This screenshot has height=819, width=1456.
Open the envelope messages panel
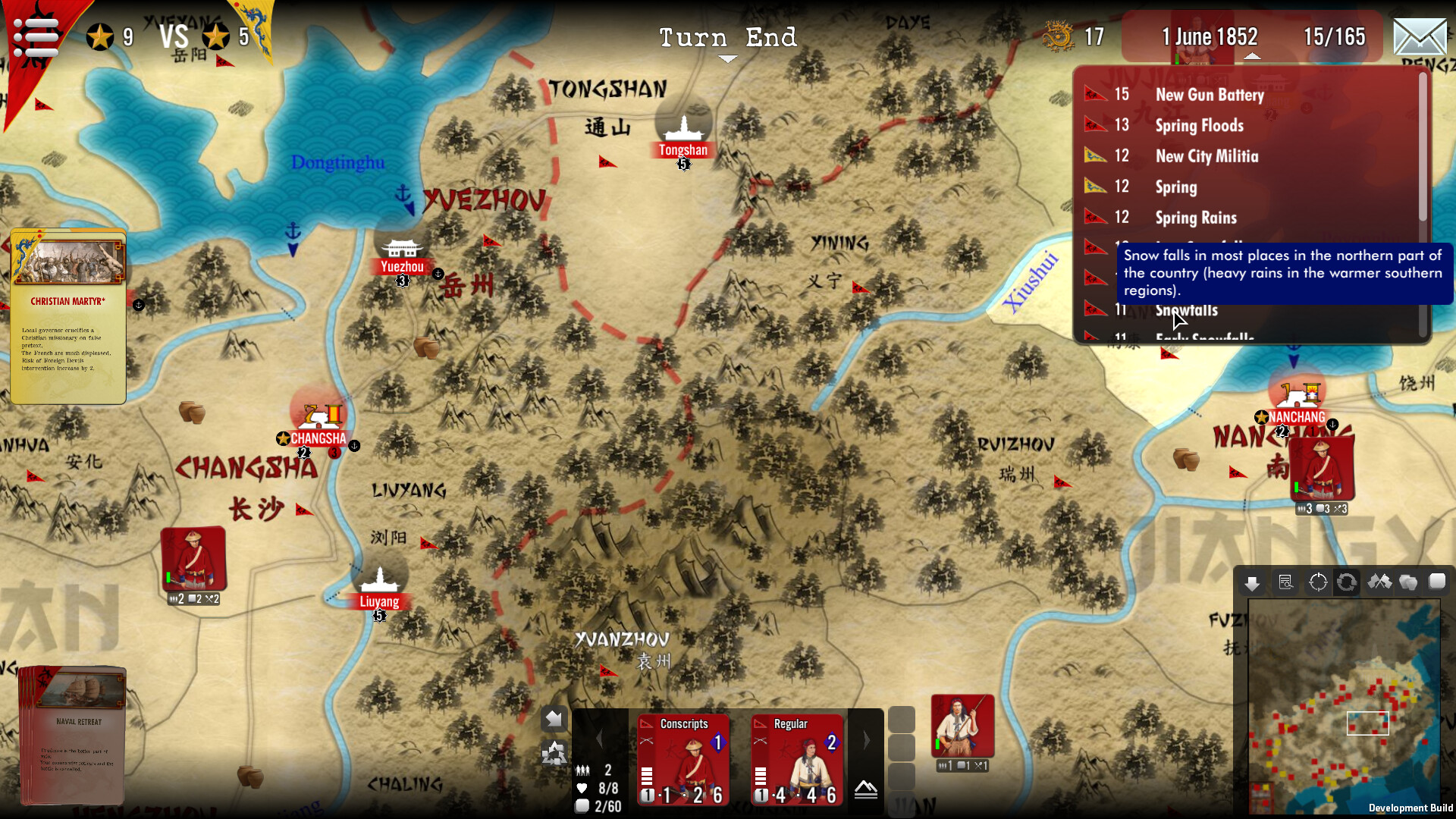[1420, 37]
